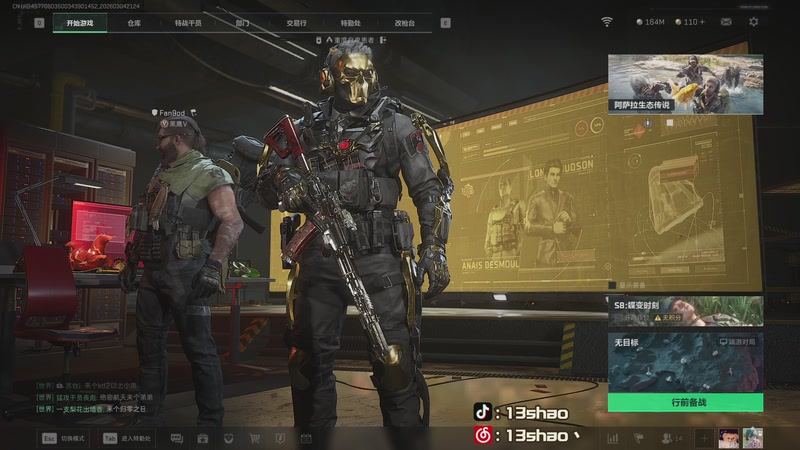Select the 无目标 map panel

(685, 362)
